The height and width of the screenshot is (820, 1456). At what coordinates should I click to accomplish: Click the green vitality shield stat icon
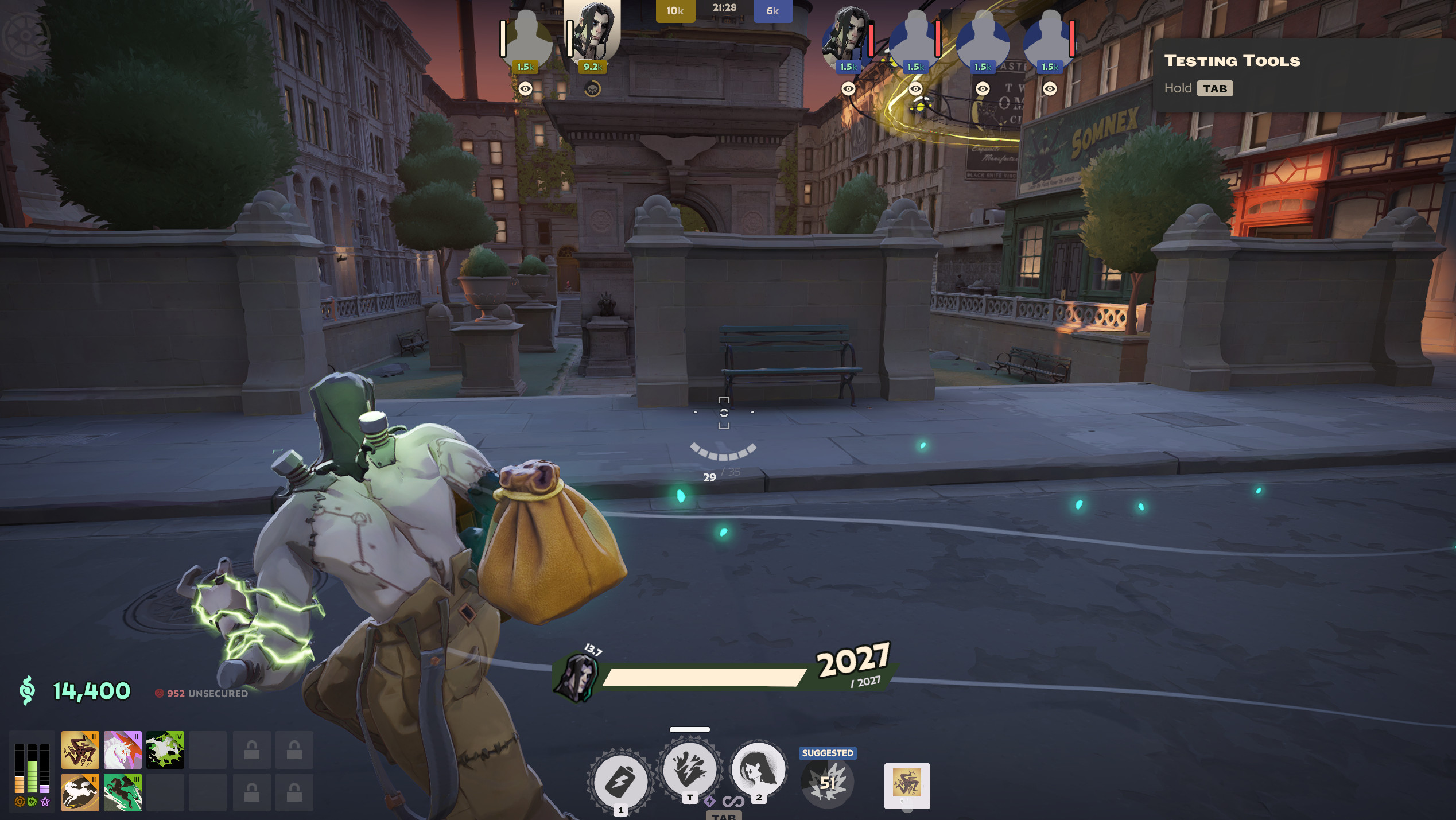click(32, 801)
